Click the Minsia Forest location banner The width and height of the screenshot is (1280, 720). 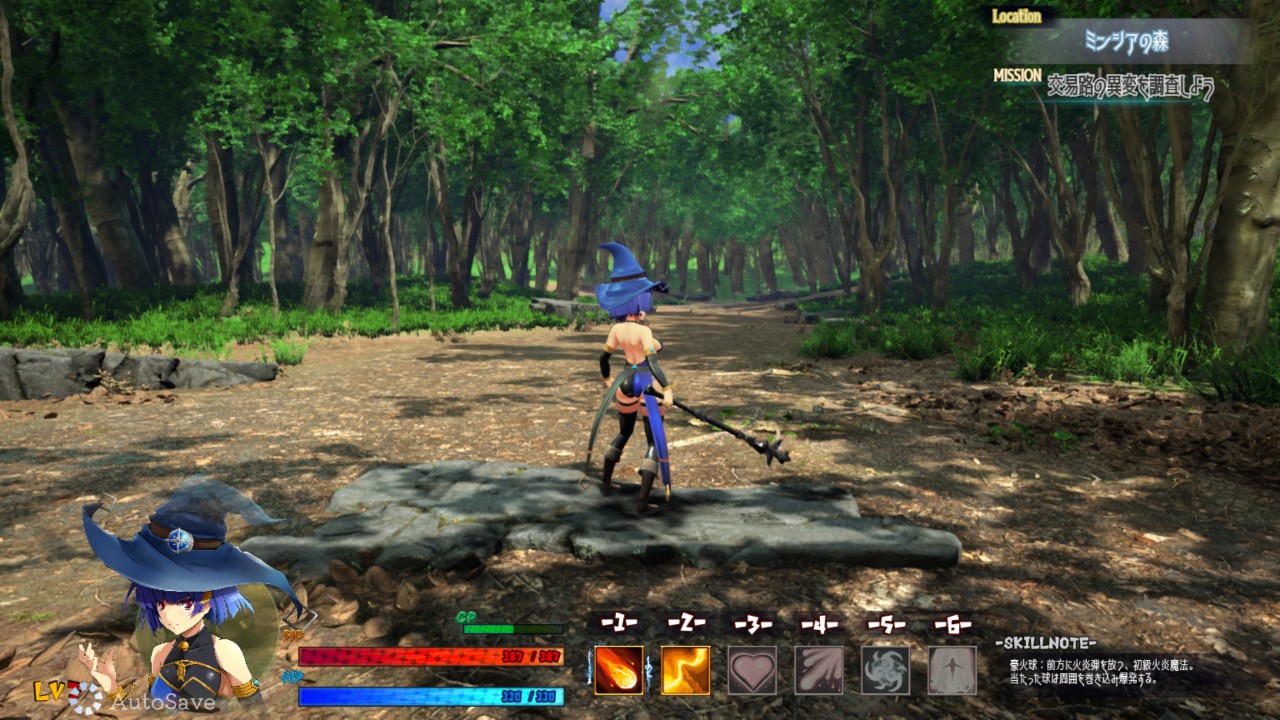pos(1126,41)
